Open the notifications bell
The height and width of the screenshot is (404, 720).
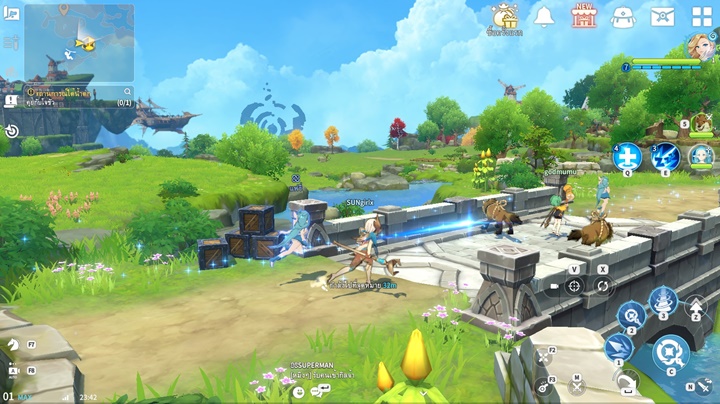pos(545,17)
